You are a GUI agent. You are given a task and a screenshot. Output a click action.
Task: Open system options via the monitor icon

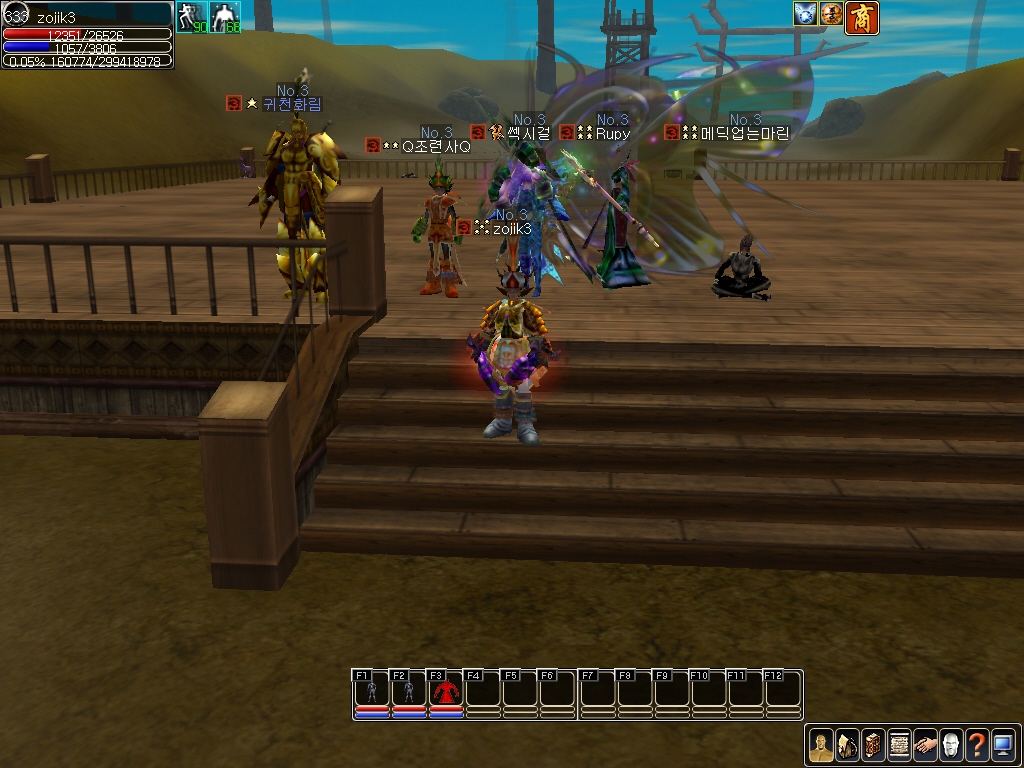click(x=1003, y=745)
